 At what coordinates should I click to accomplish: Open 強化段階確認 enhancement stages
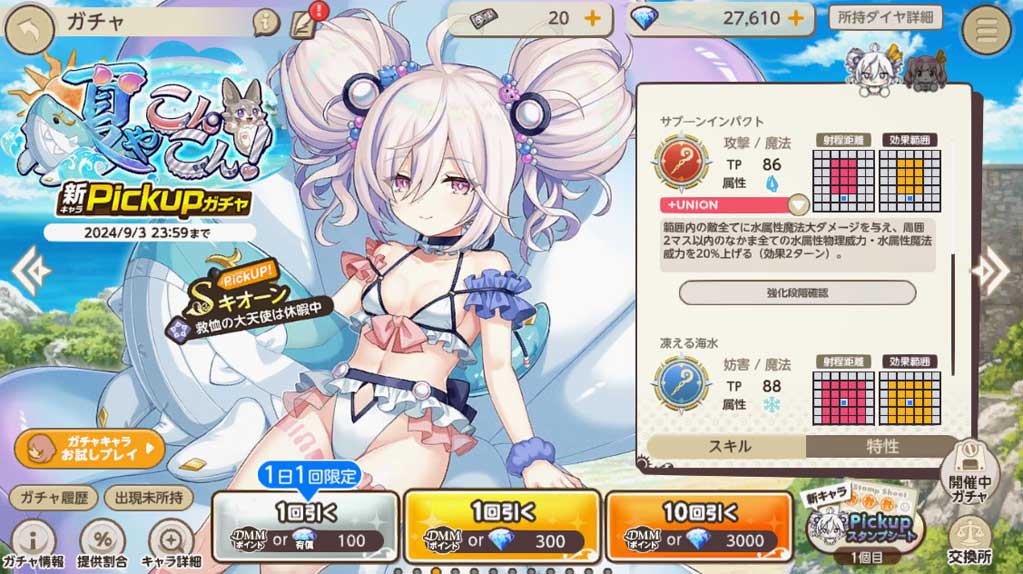click(797, 293)
